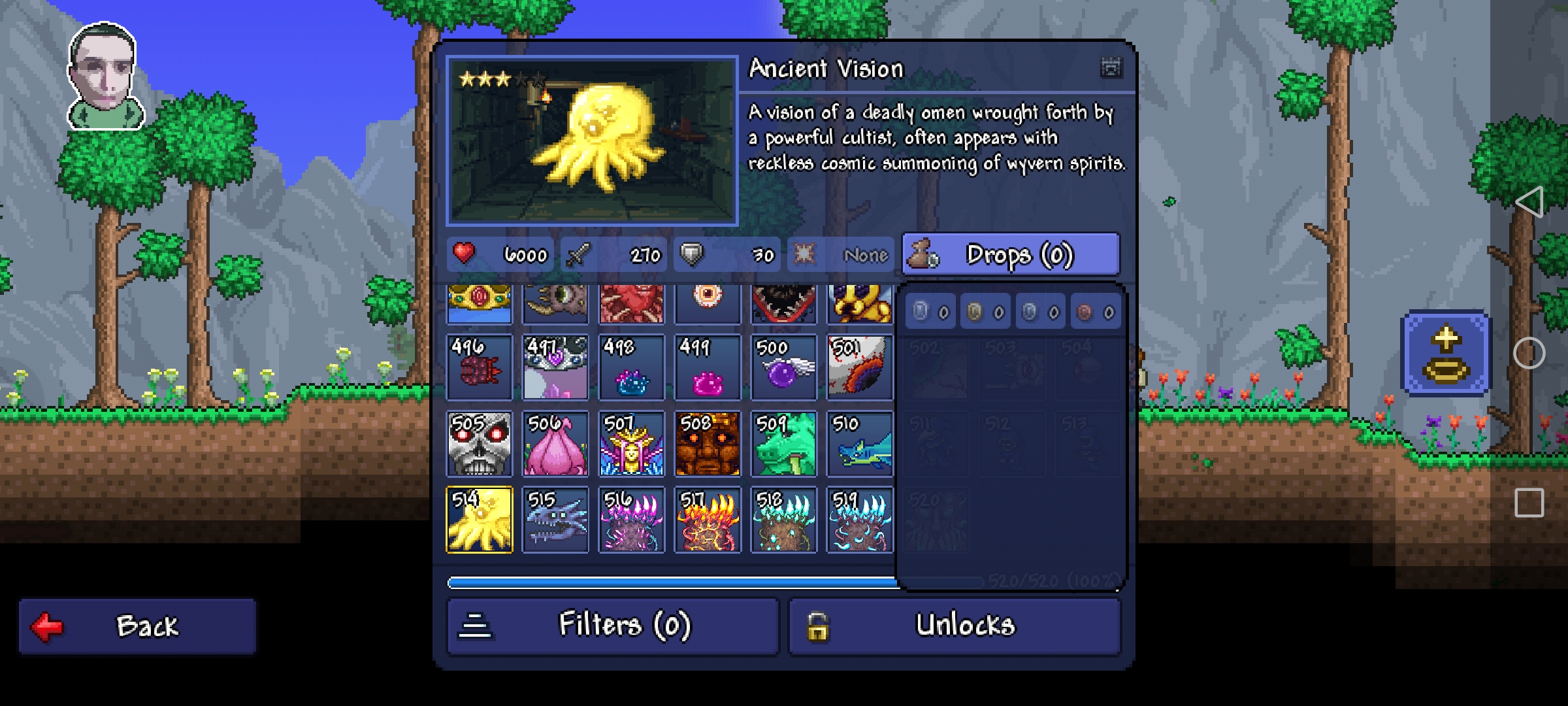Tap the gold plus research button
This screenshot has height=706, width=1568.
pyautogui.click(x=1446, y=354)
